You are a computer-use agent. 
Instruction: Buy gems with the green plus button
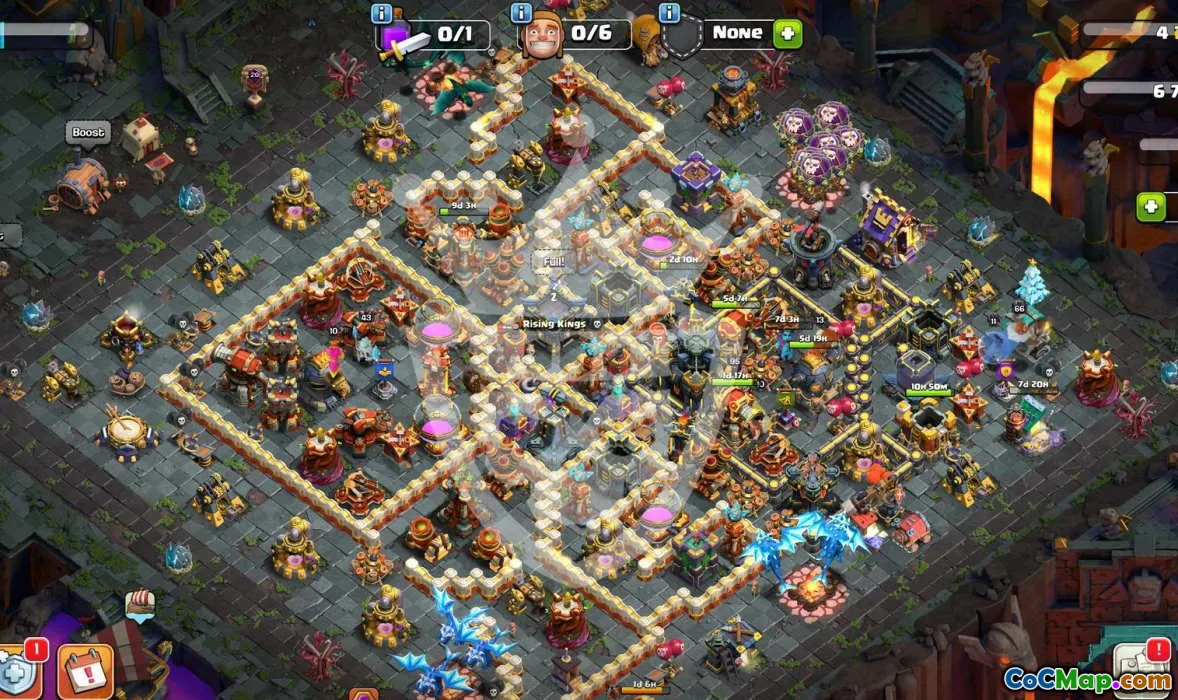coord(1151,207)
